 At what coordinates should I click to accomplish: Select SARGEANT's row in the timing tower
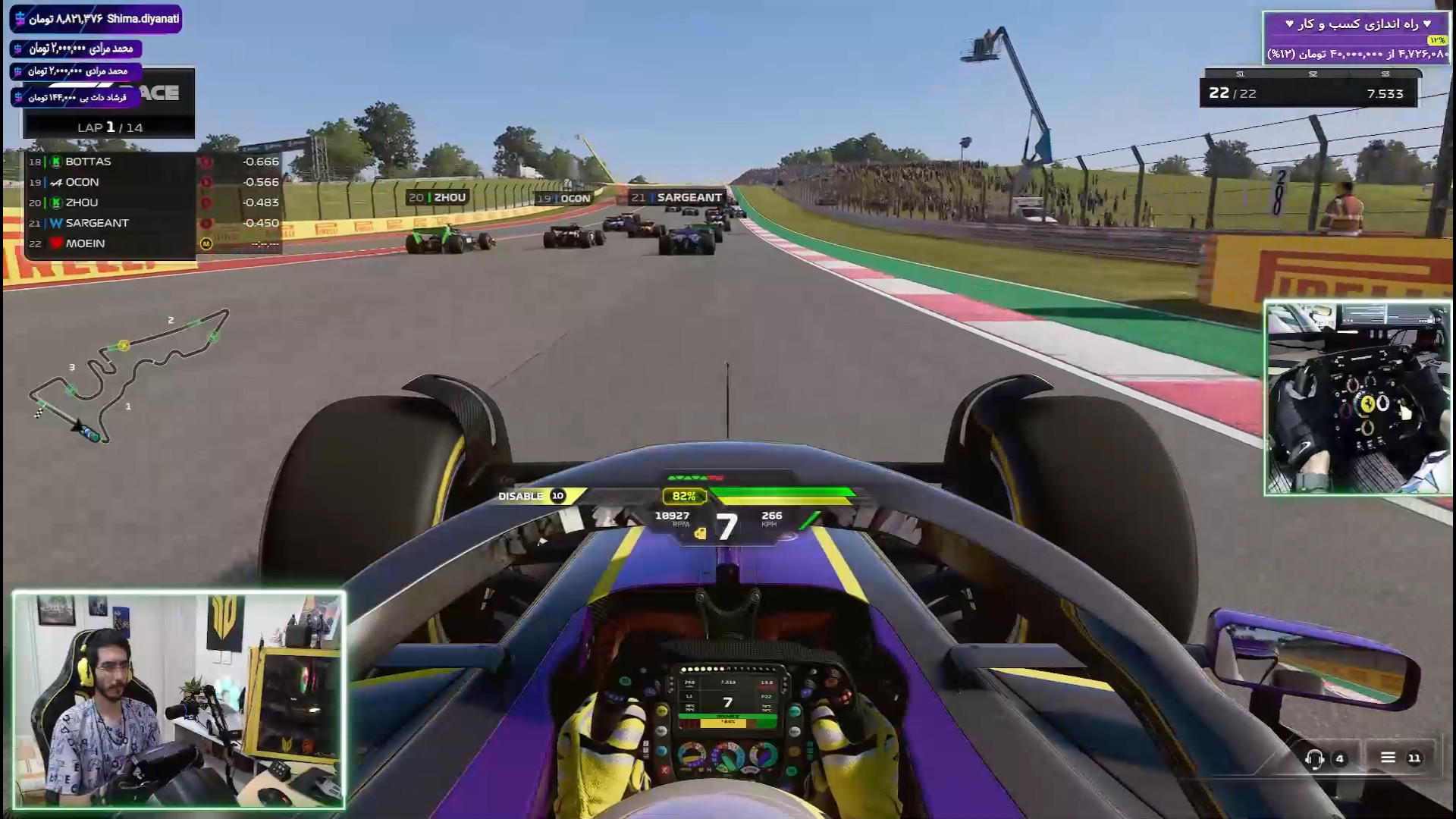[110, 223]
